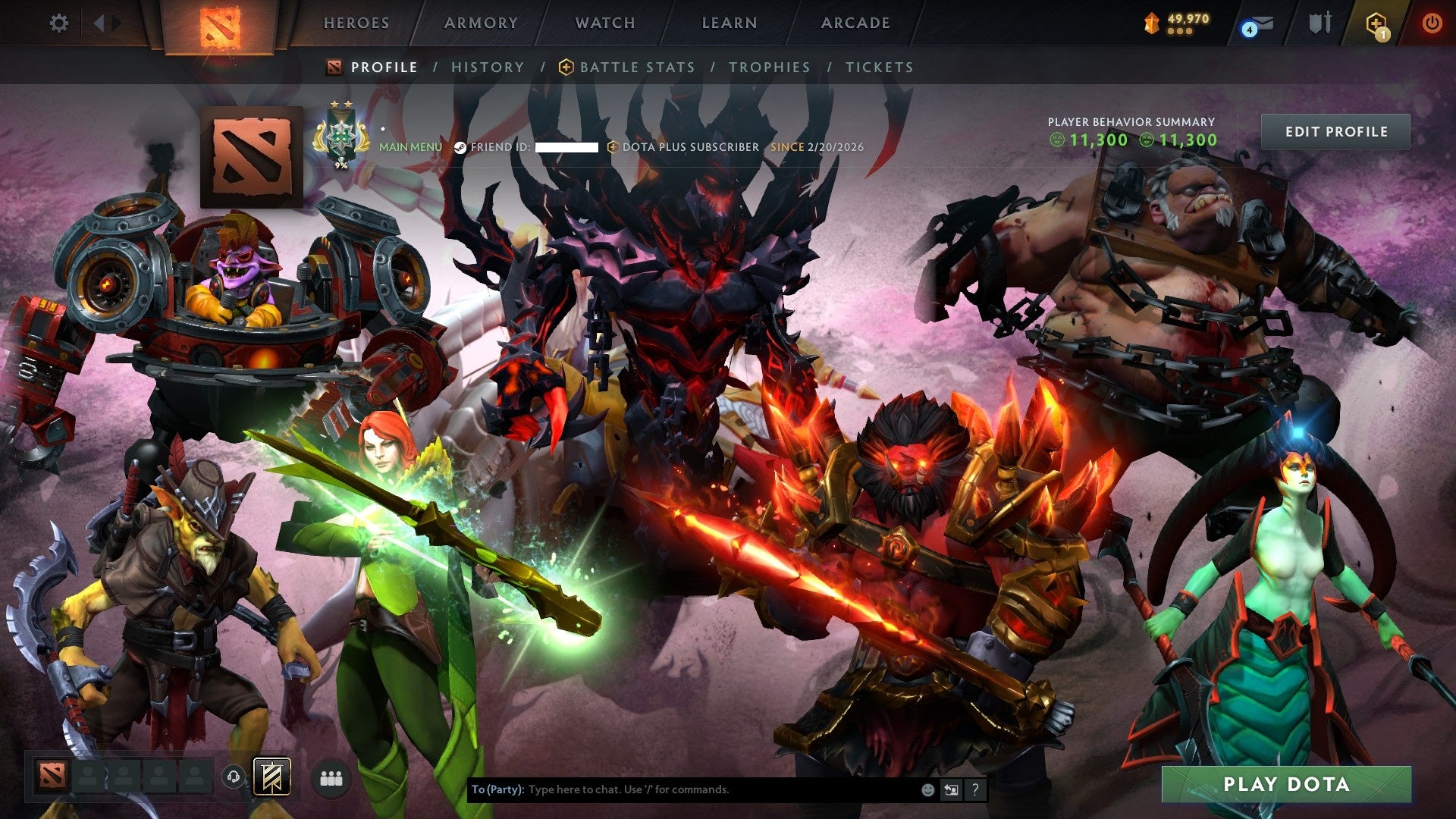Expand the settings gear menu
1456x819 pixels.
tap(59, 24)
